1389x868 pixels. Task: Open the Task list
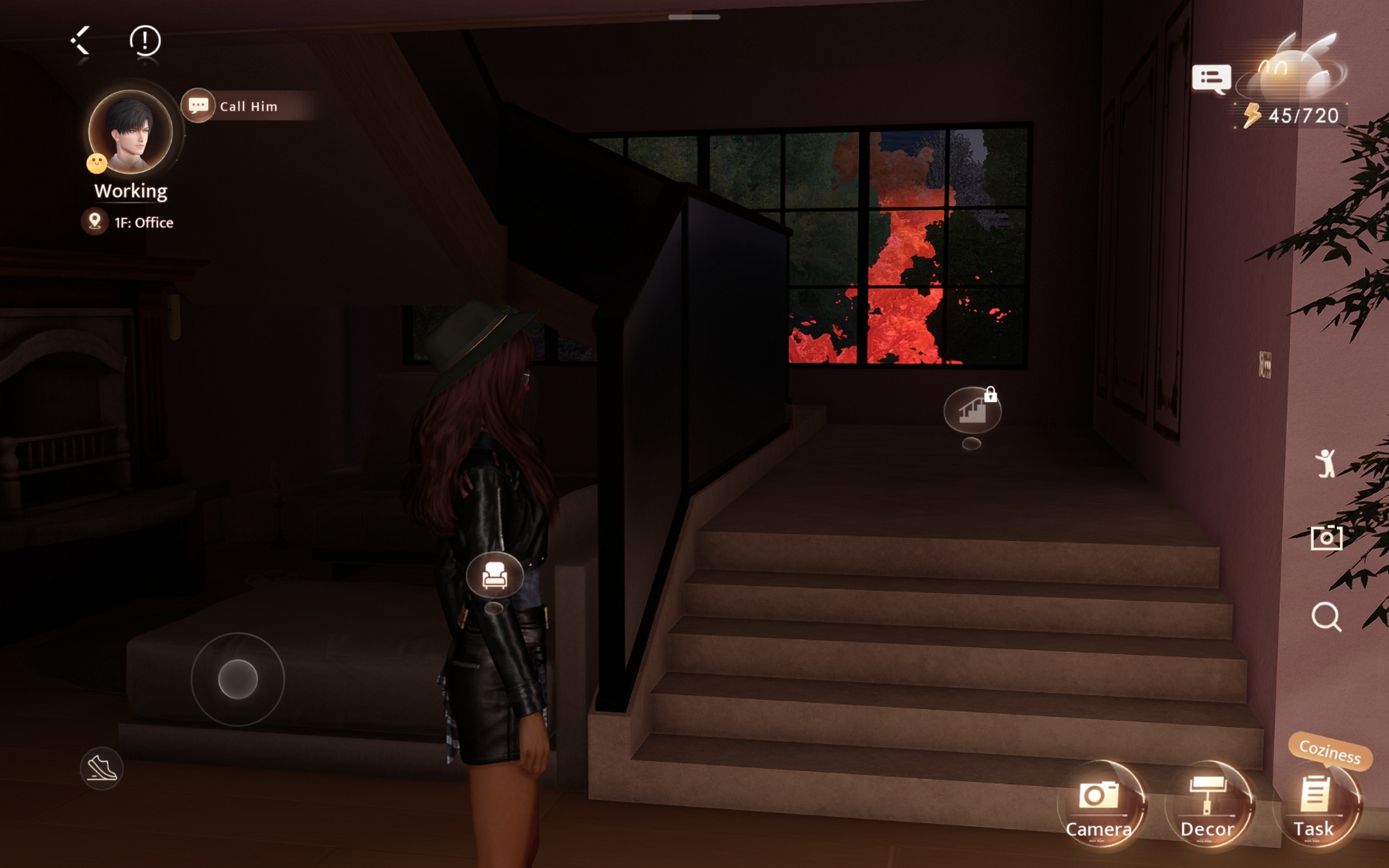click(1314, 806)
